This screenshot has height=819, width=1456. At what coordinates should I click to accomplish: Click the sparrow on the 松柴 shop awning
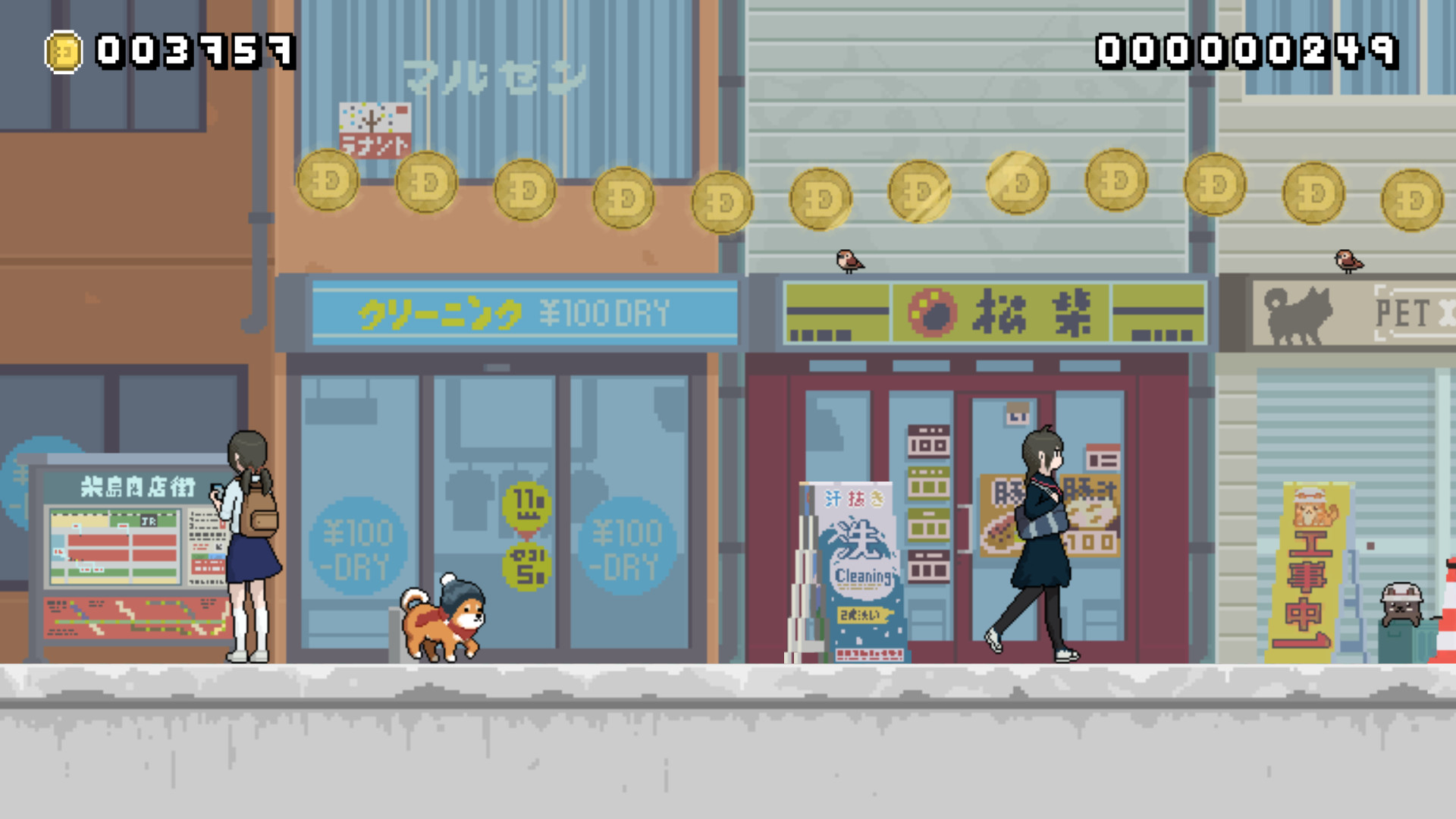coord(849,260)
